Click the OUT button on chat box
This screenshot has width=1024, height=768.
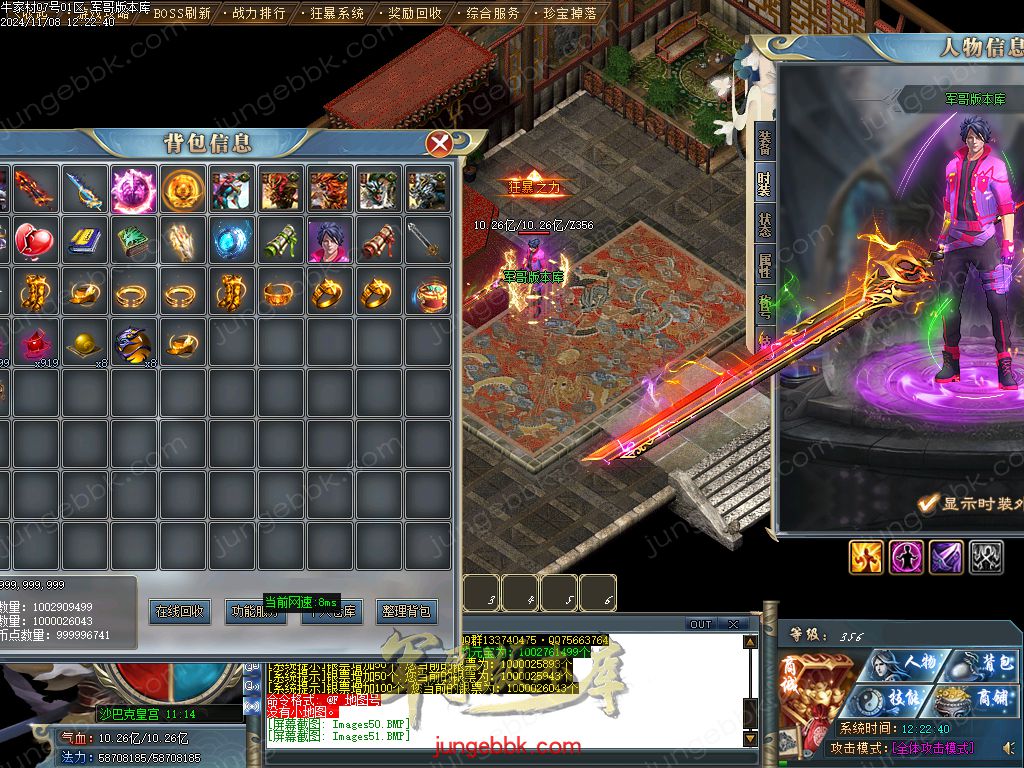click(700, 625)
